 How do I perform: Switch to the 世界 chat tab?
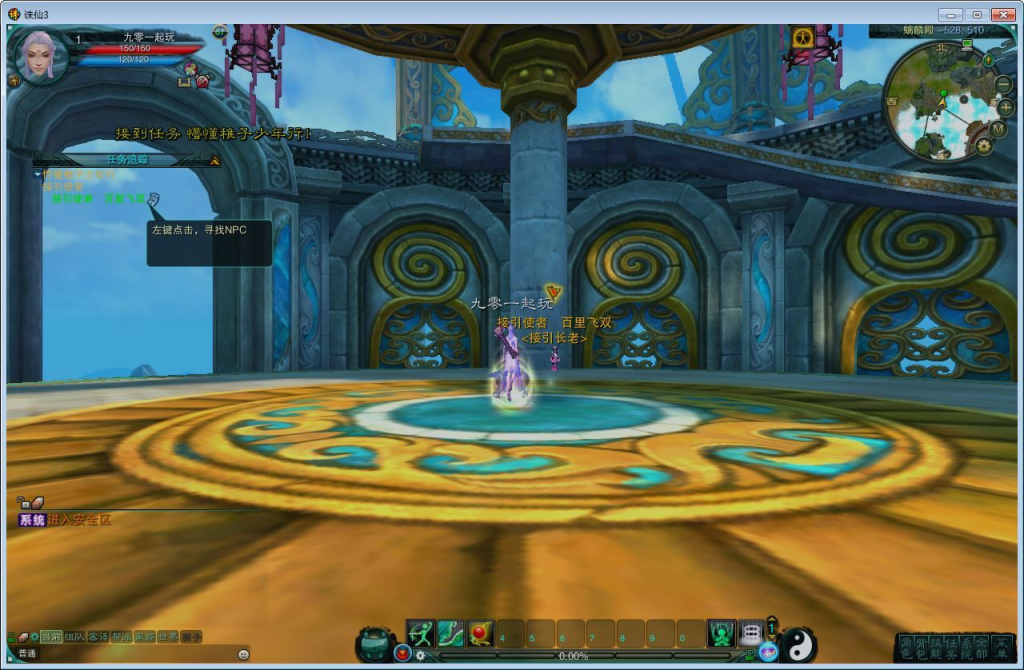(169, 636)
